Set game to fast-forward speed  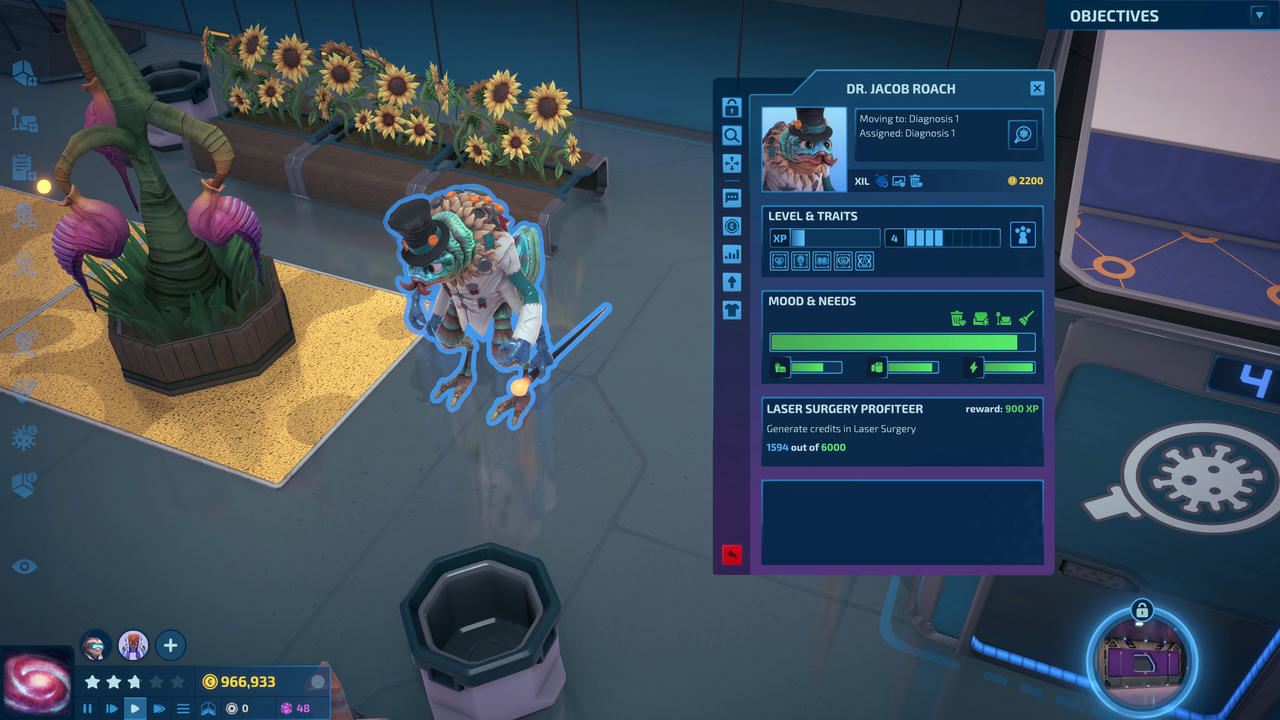(x=159, y=709)
